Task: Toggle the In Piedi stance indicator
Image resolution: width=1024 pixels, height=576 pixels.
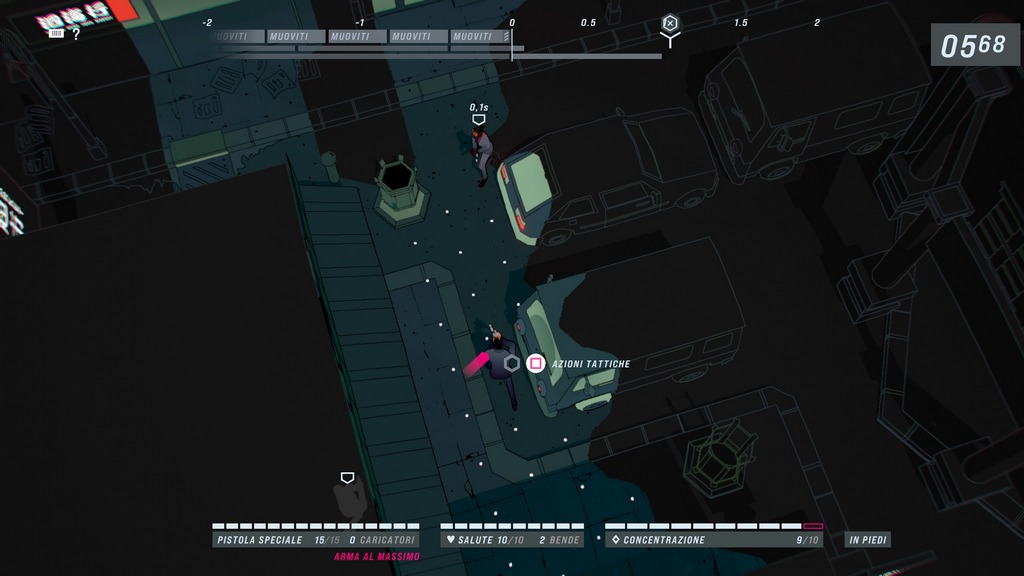Action: click(x=867, y=540)
